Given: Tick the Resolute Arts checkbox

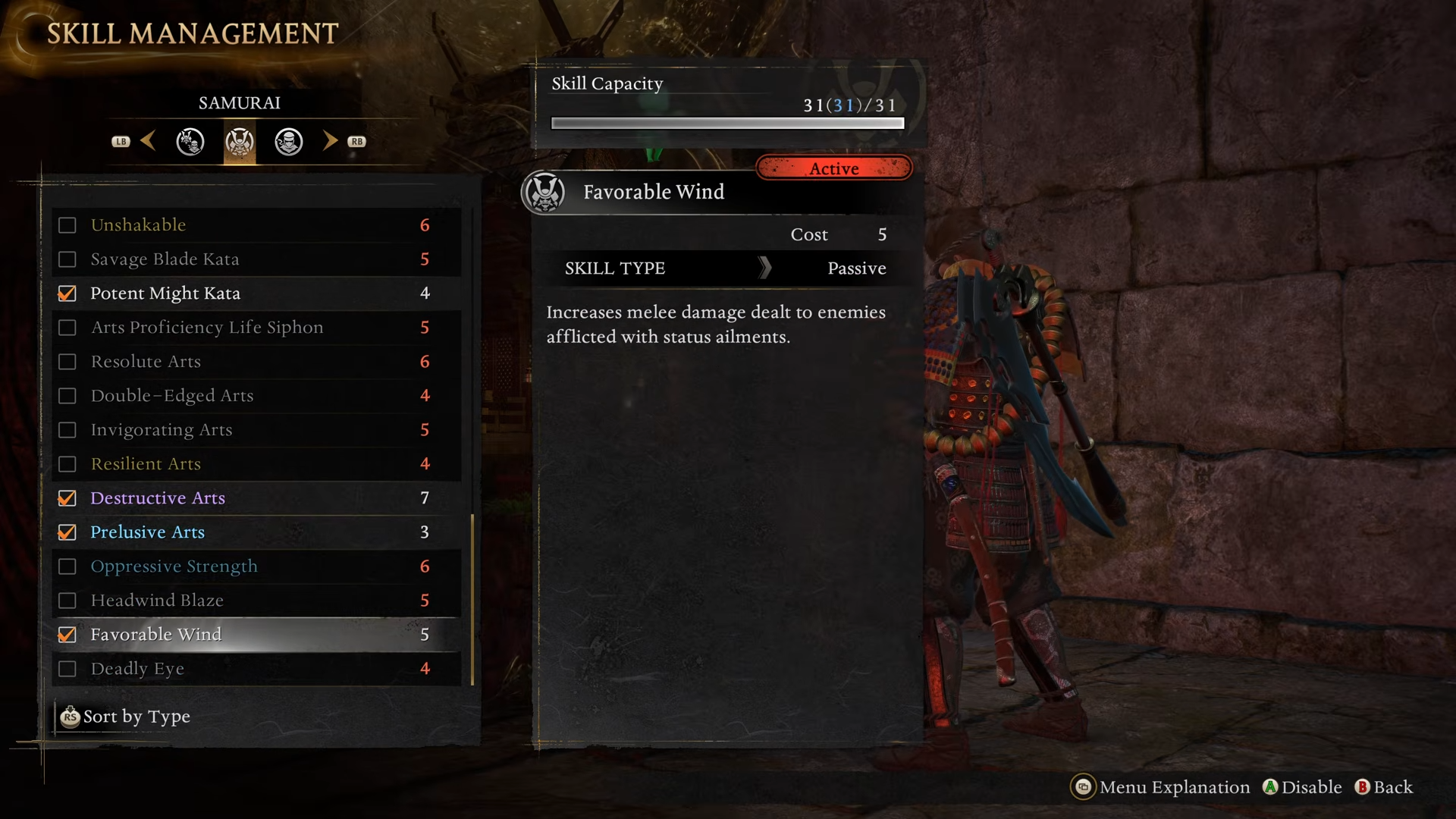Looking at the screenshot, I should point(67,362).
